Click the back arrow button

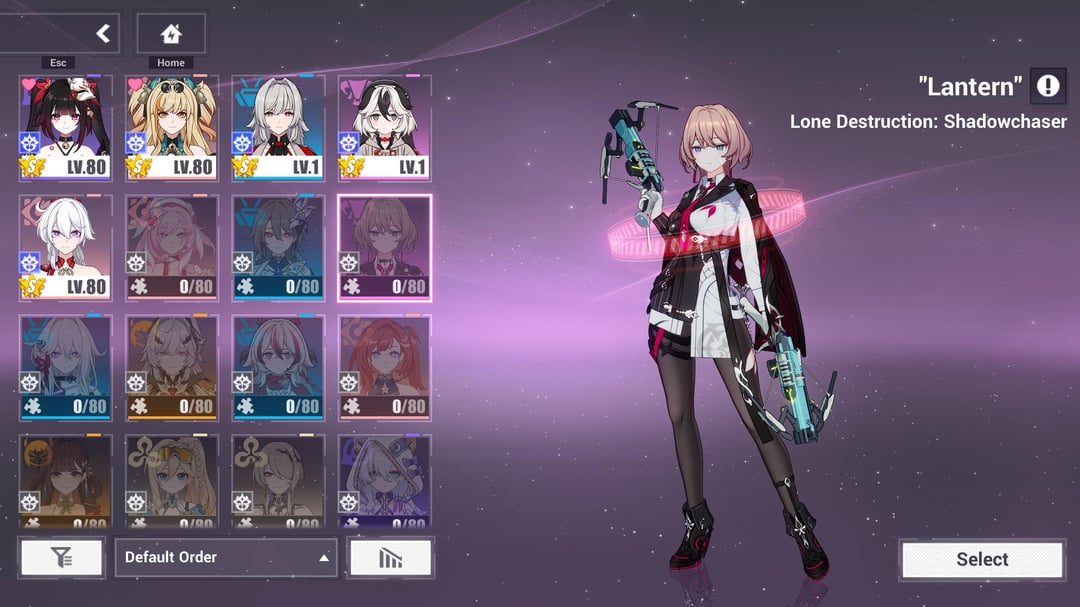[x=101, y=34]
